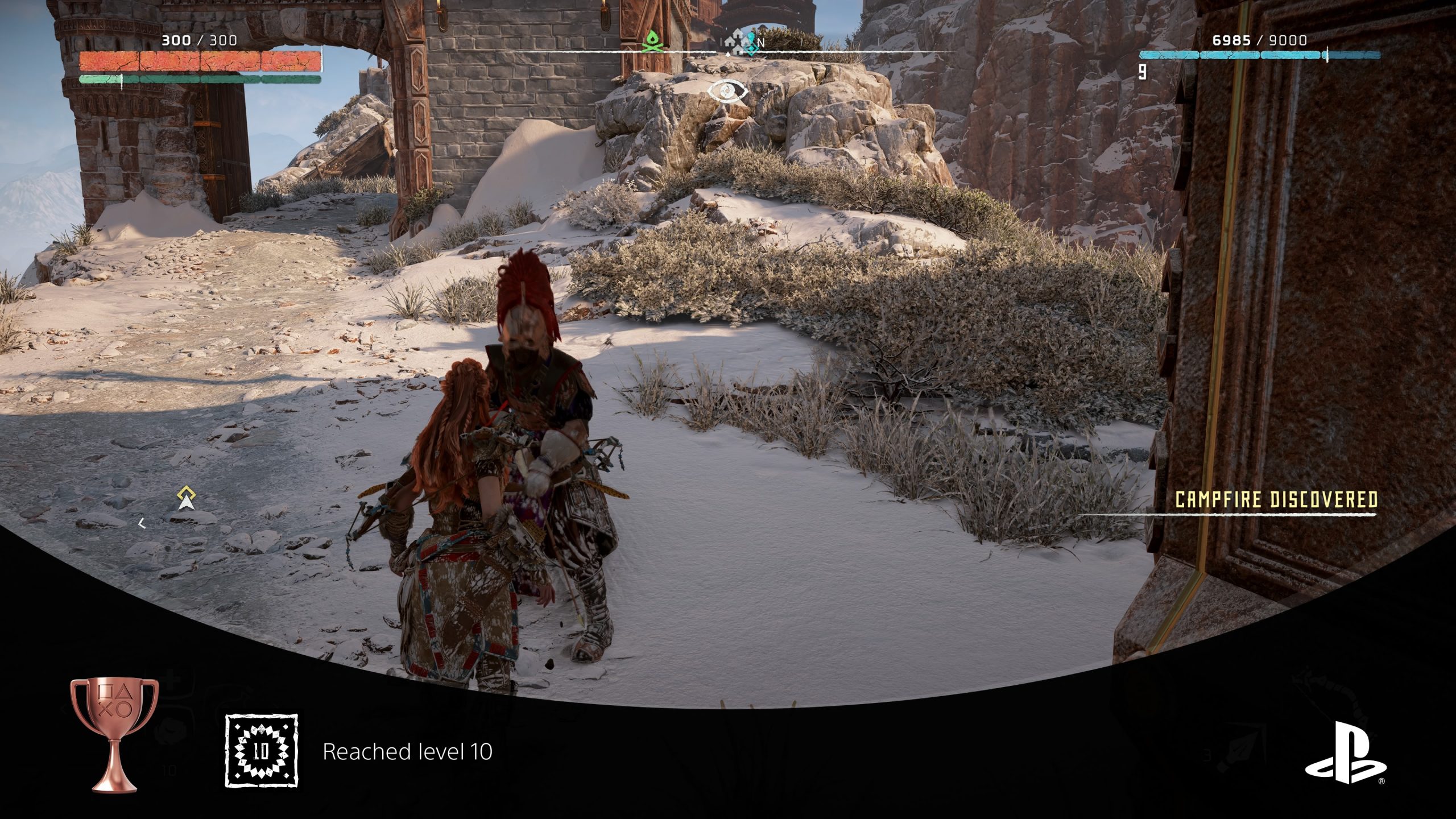Viewport: 1456px width, 819px height.
Task: Select the level 10 trophy thumbnail
Action: point(262,751)
